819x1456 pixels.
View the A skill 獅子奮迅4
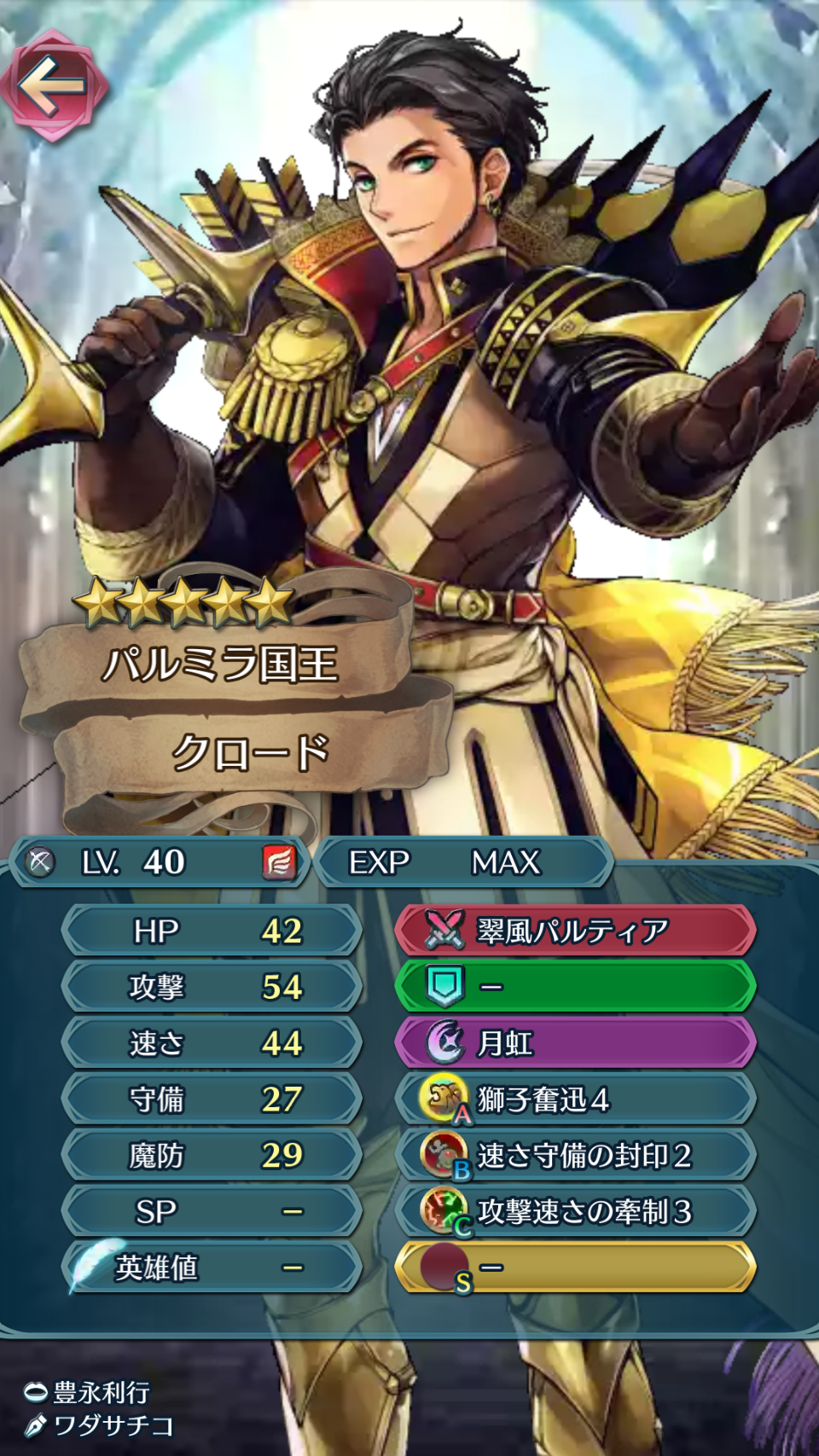[x=575, y=1099]
